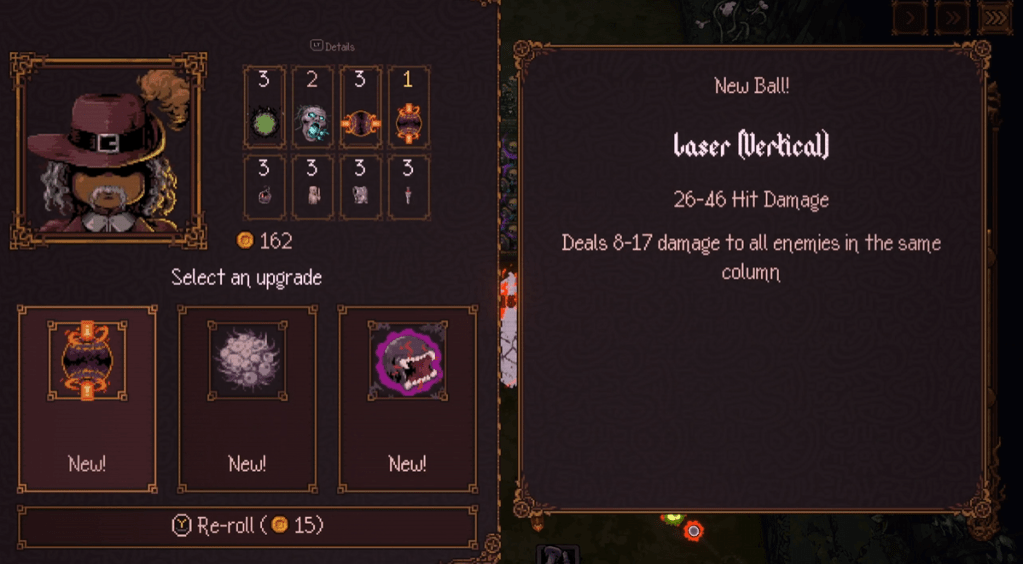Select the fanged purple mouth upgrade card
The height and width of the screenshot is (564, 1023).
pos(407,398)
